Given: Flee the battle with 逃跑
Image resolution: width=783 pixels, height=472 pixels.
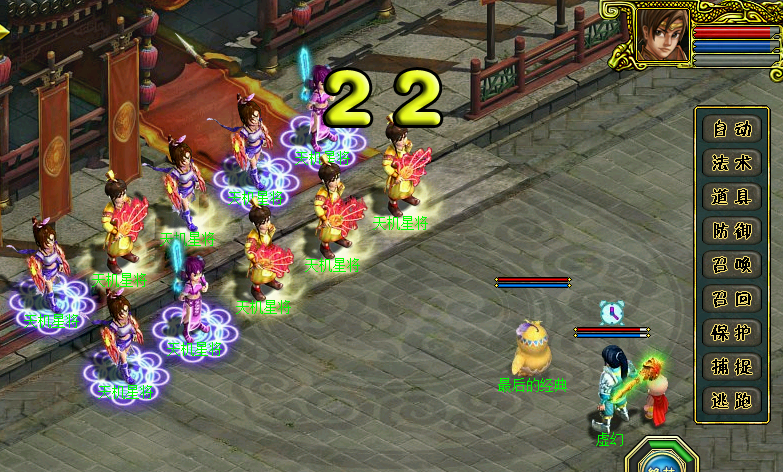Looking at the screenshot, I should click(x=731, y=401).
